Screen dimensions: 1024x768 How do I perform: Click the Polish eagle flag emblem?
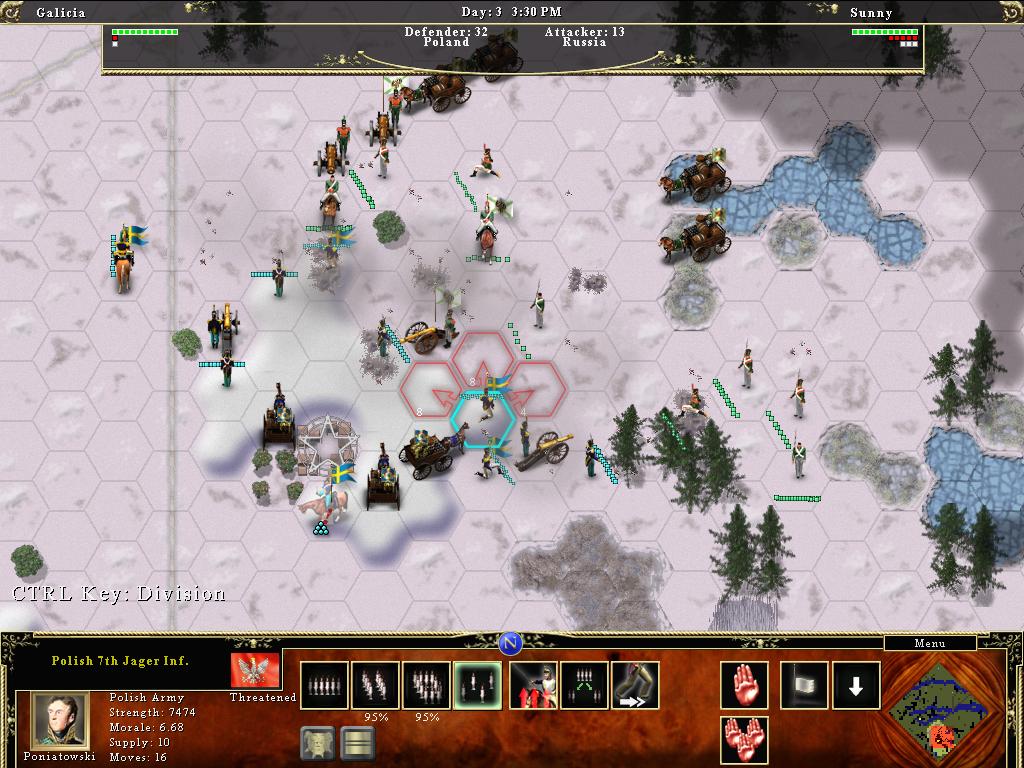(x=254, y=670)
